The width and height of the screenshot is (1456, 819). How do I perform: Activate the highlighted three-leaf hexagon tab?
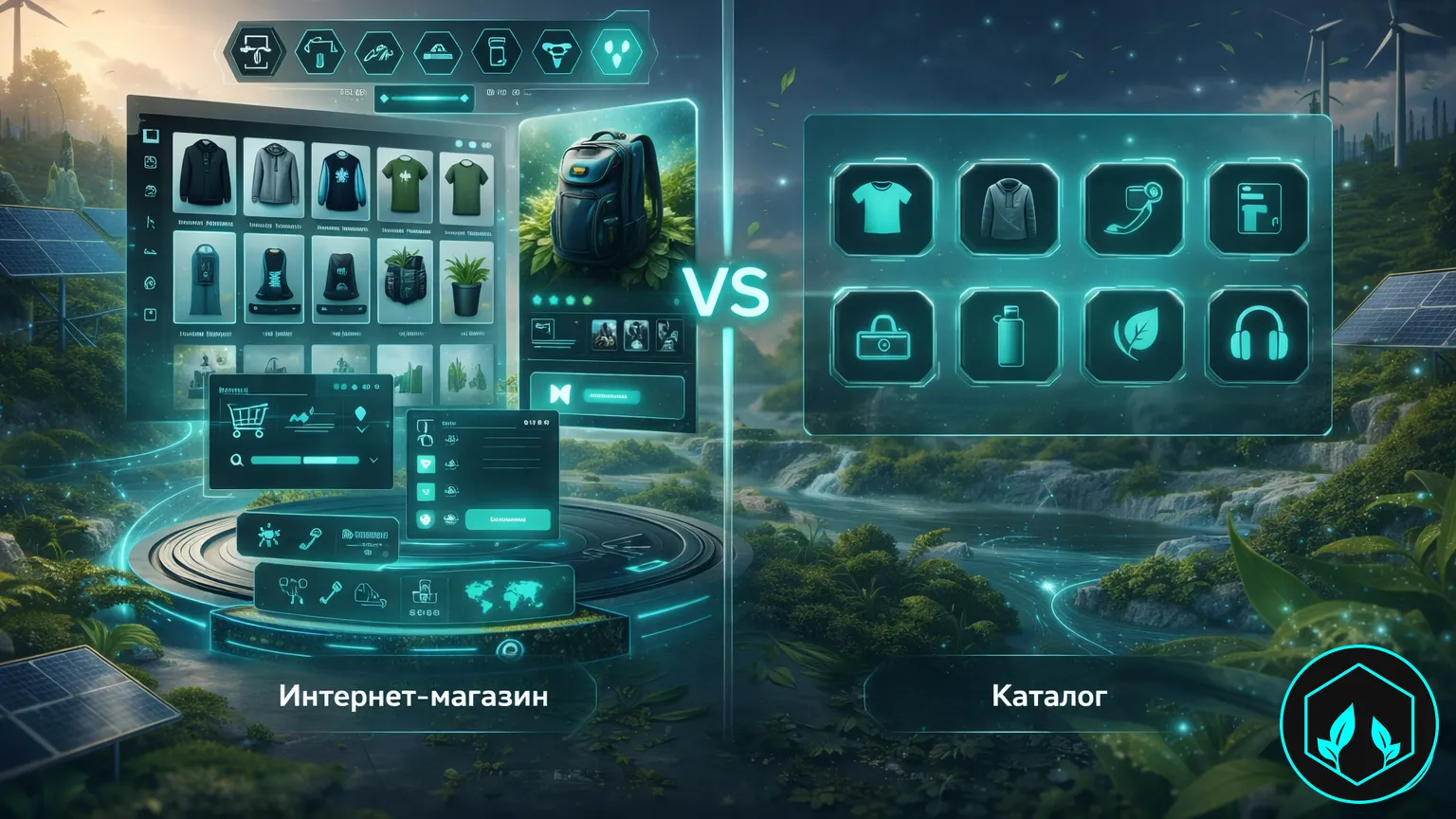tap(616, 51)
